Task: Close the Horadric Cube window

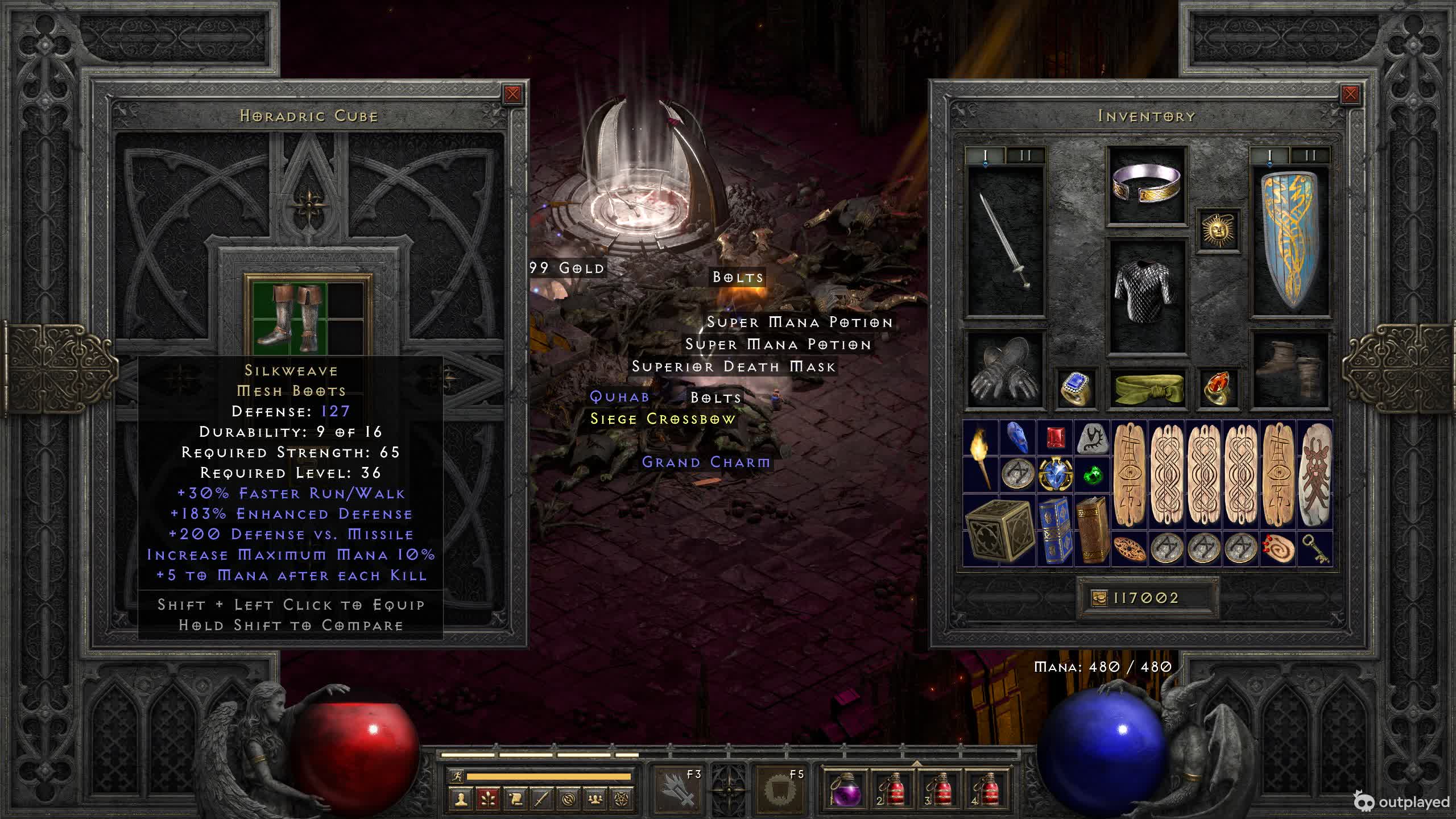Action: point(512,94)
